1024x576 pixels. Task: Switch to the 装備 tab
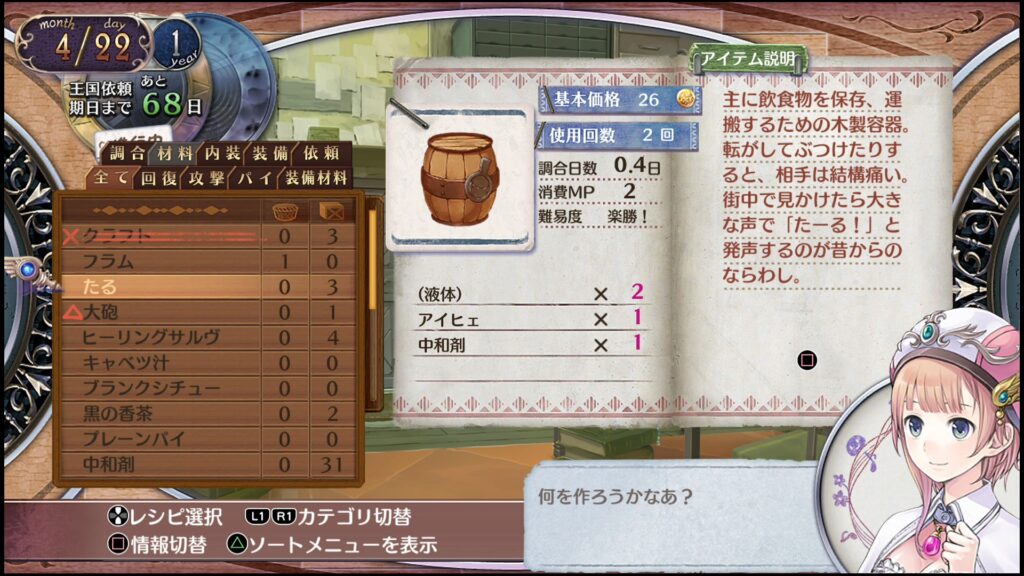click(x=272, y=154)
